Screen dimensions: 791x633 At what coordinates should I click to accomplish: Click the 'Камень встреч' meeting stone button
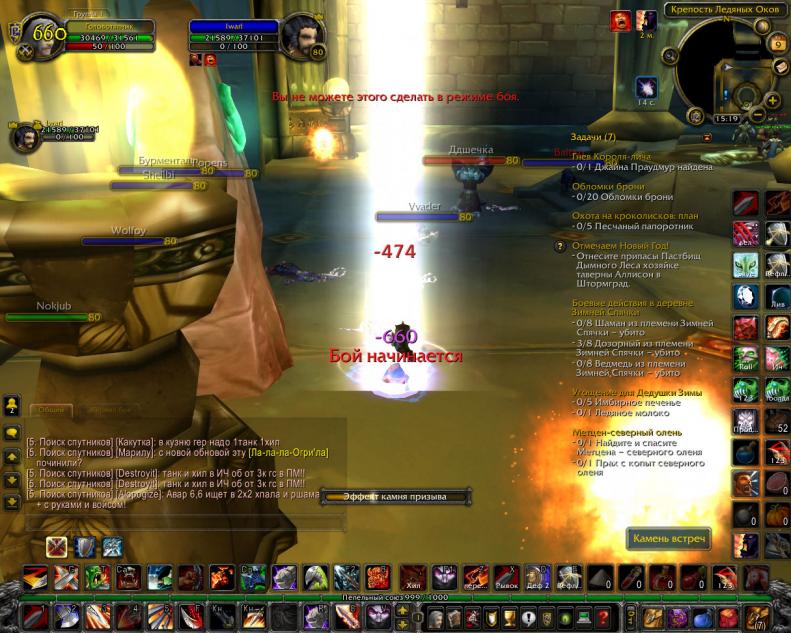tap(670, 539)
